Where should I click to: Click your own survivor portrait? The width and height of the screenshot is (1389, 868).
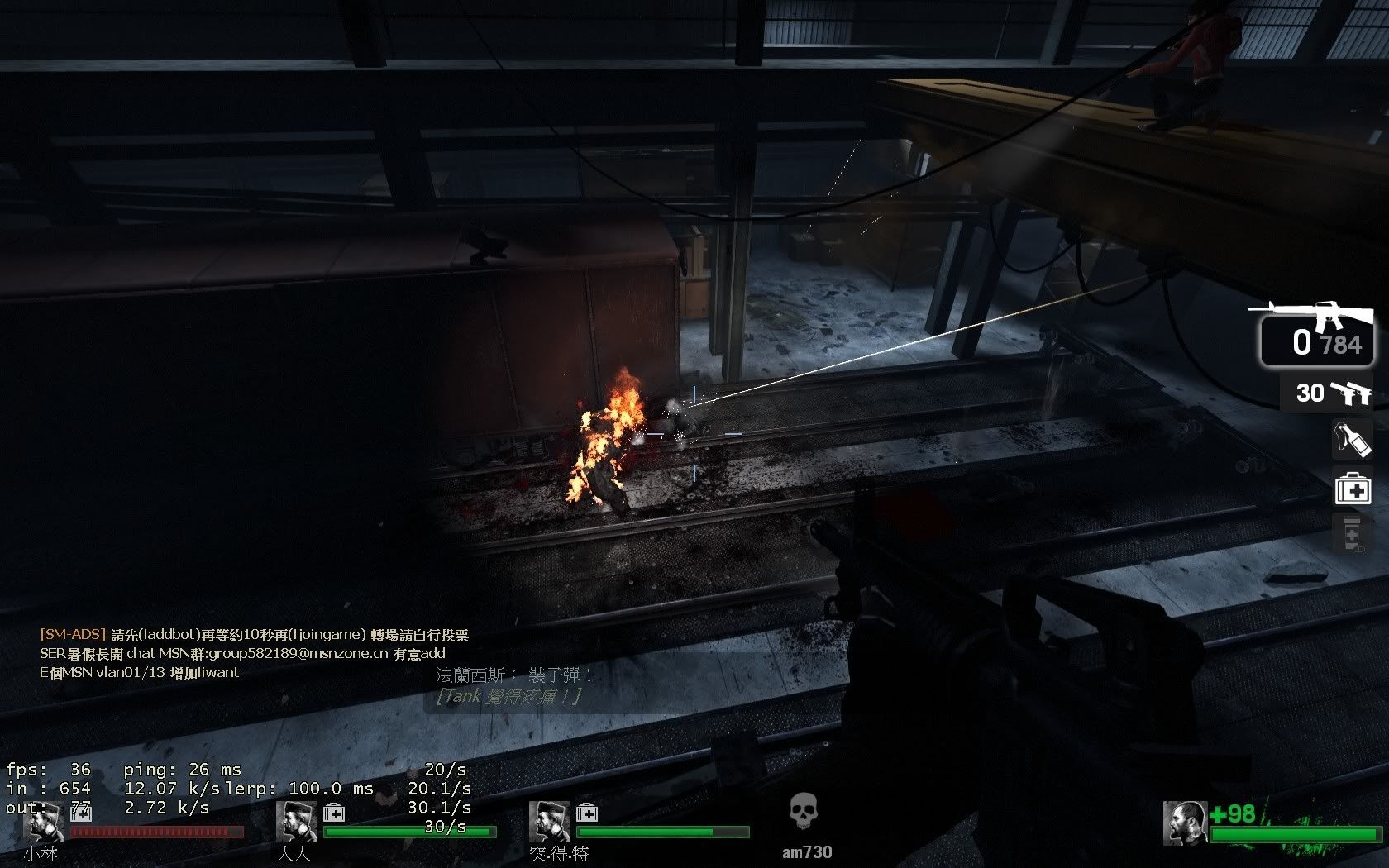(1184, 823)
